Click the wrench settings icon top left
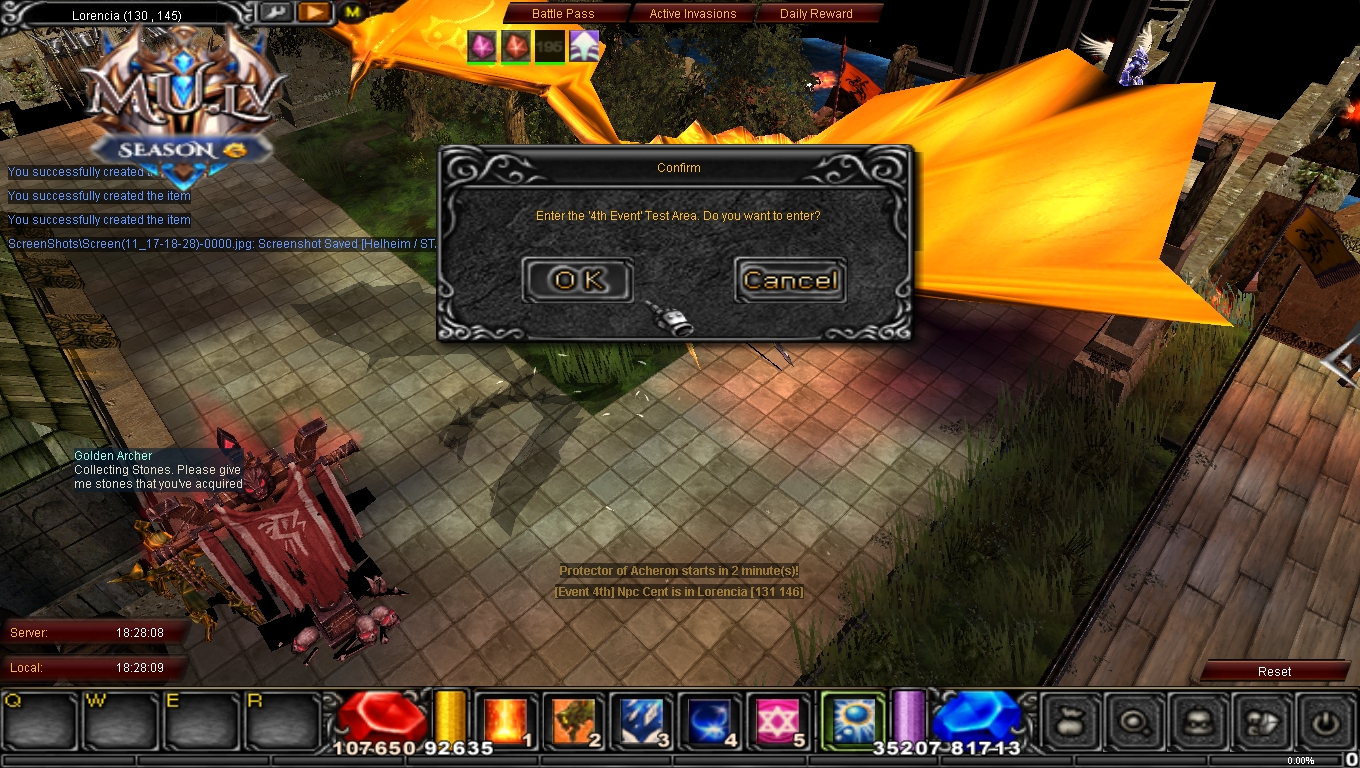 coord(276,13)
